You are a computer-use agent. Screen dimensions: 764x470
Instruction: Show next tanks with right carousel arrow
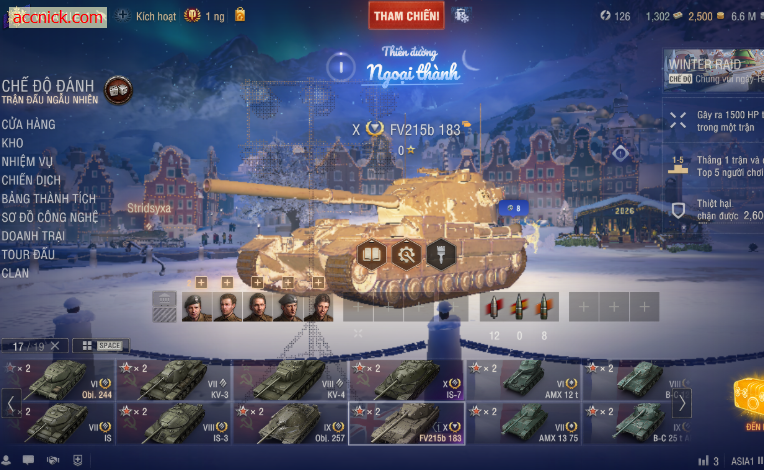click(x=681, y=403)
